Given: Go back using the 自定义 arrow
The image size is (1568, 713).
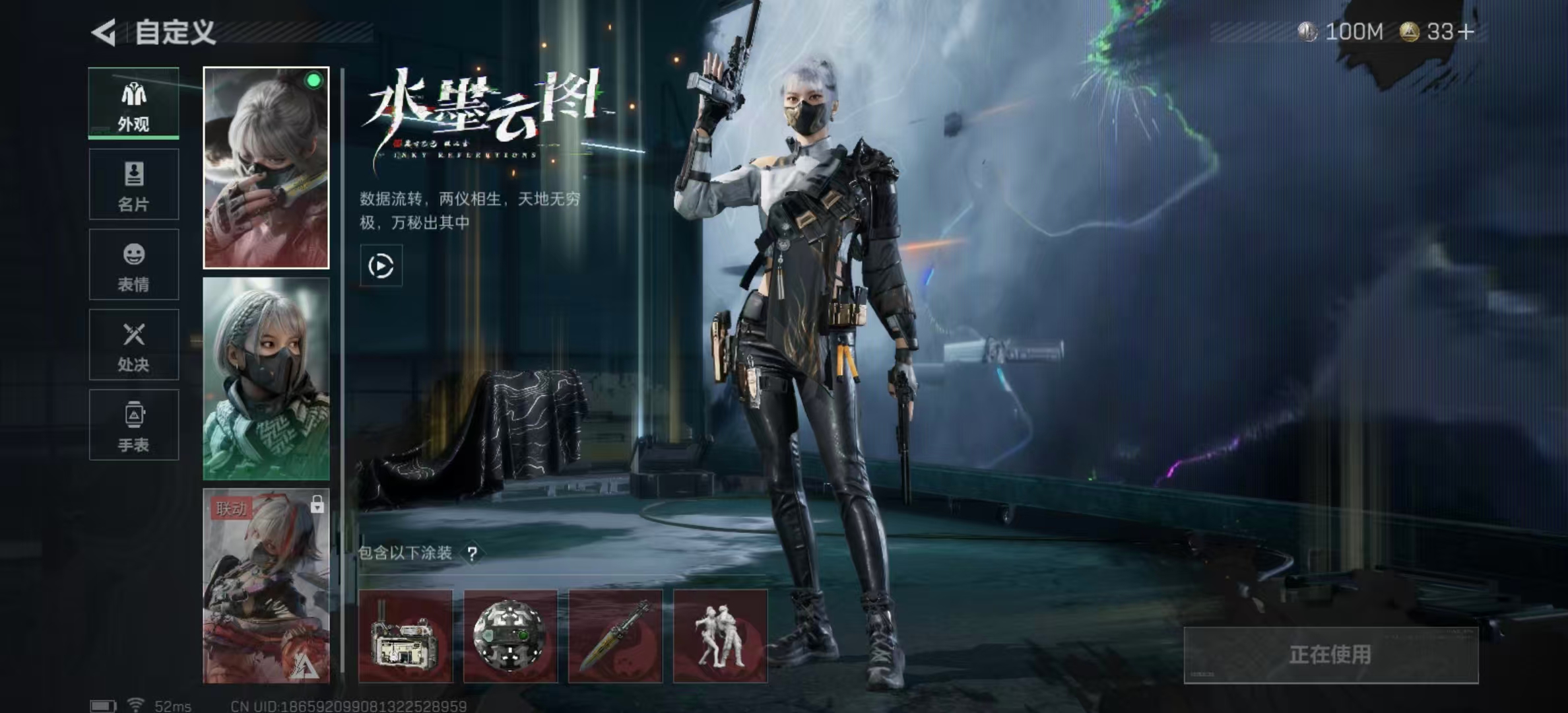Looking at the screenshot, I should click(104, 32).
